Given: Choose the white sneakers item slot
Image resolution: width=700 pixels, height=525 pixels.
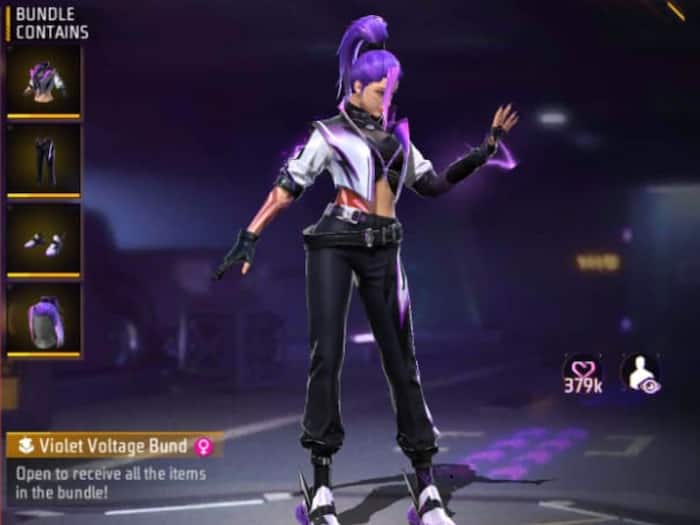Looking at the screenshot, I should click(44, 240).
